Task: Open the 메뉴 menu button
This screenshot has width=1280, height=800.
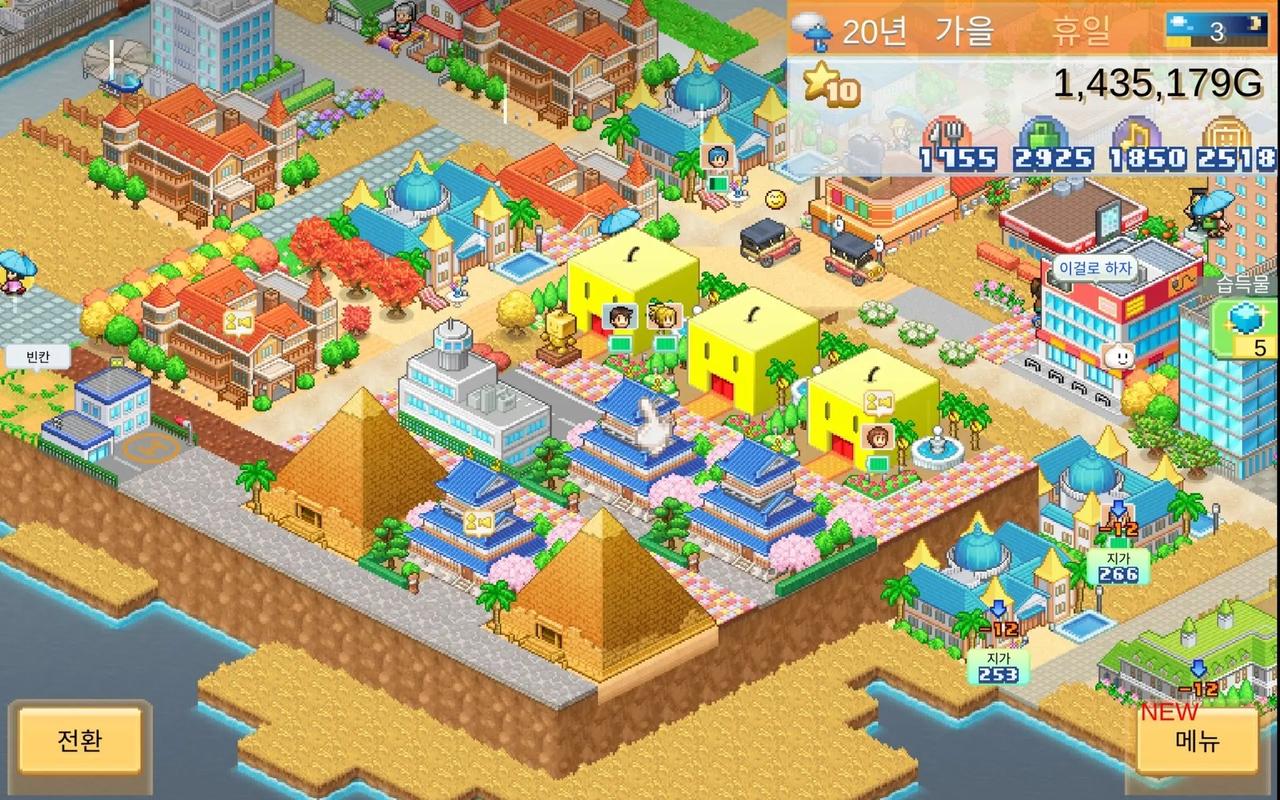Action: coord(1197,742)
